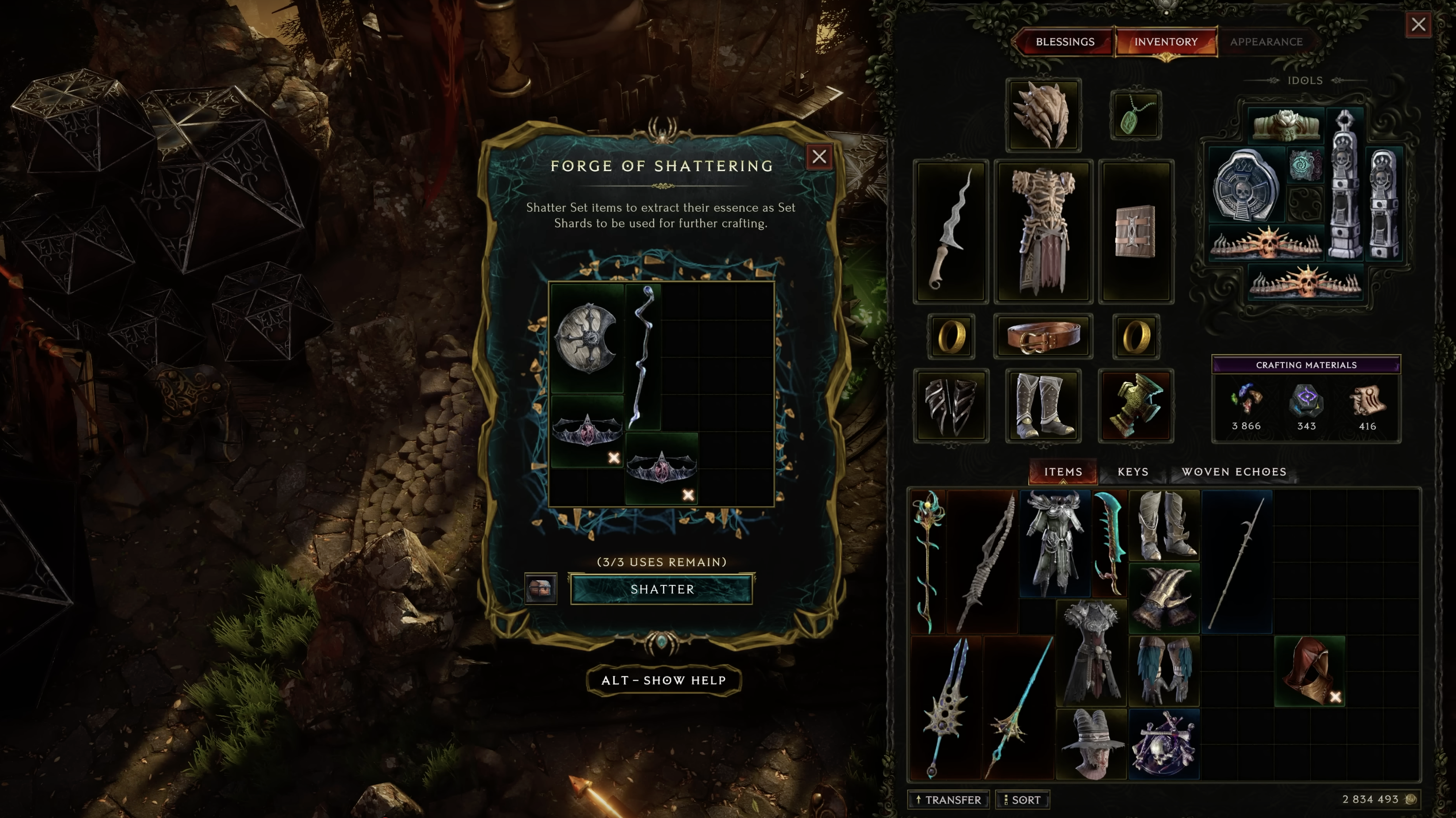Select the Items tab
1456x818 pixels.
[x=1063, y=472]
